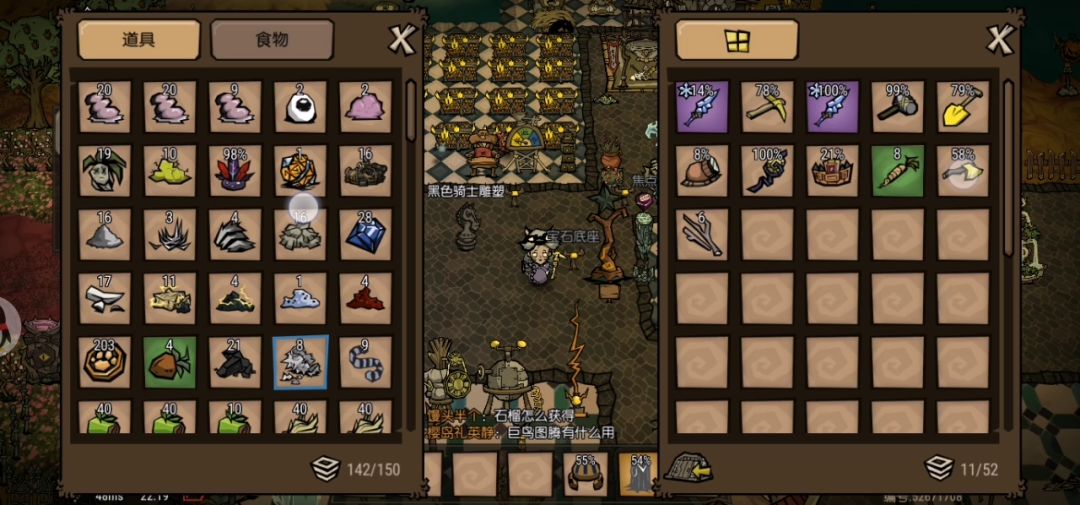Choose the paw-print coin stack of 203
Viewport: 1080px width, 505px height.
105,362
